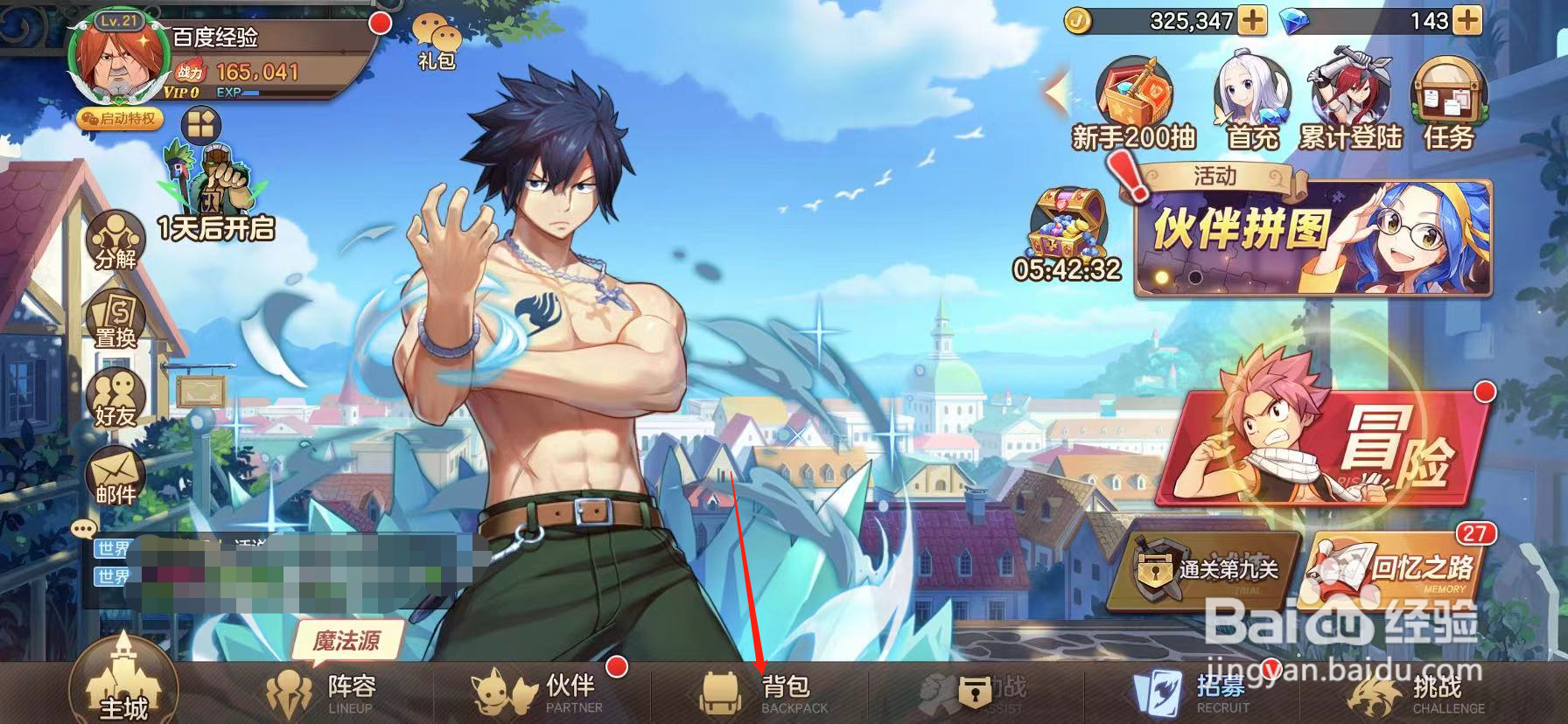
Task: Open the 伙伴拼图 event banner
Action: [x=1312, y=238]
